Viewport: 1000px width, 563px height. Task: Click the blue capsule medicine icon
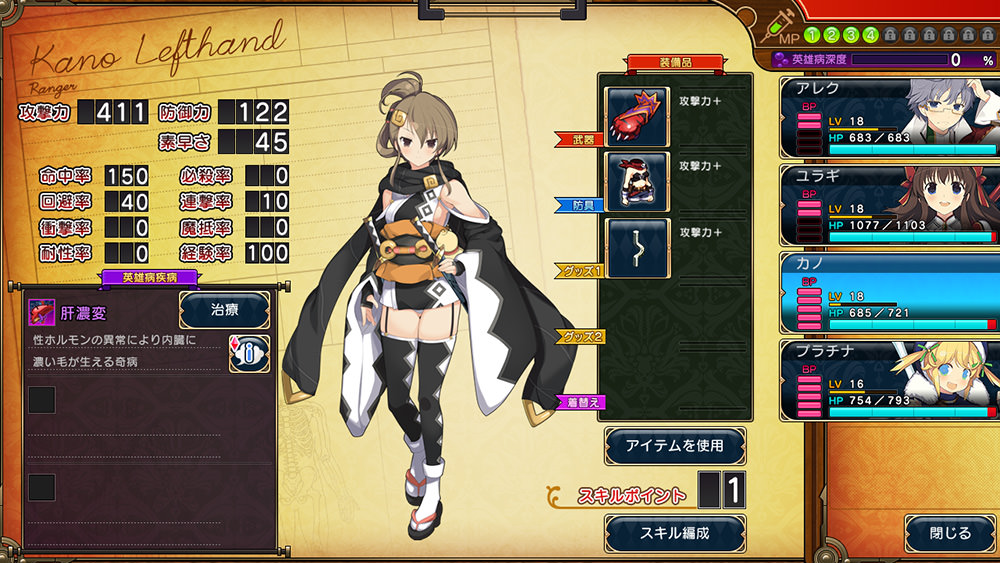coord(249,352)
